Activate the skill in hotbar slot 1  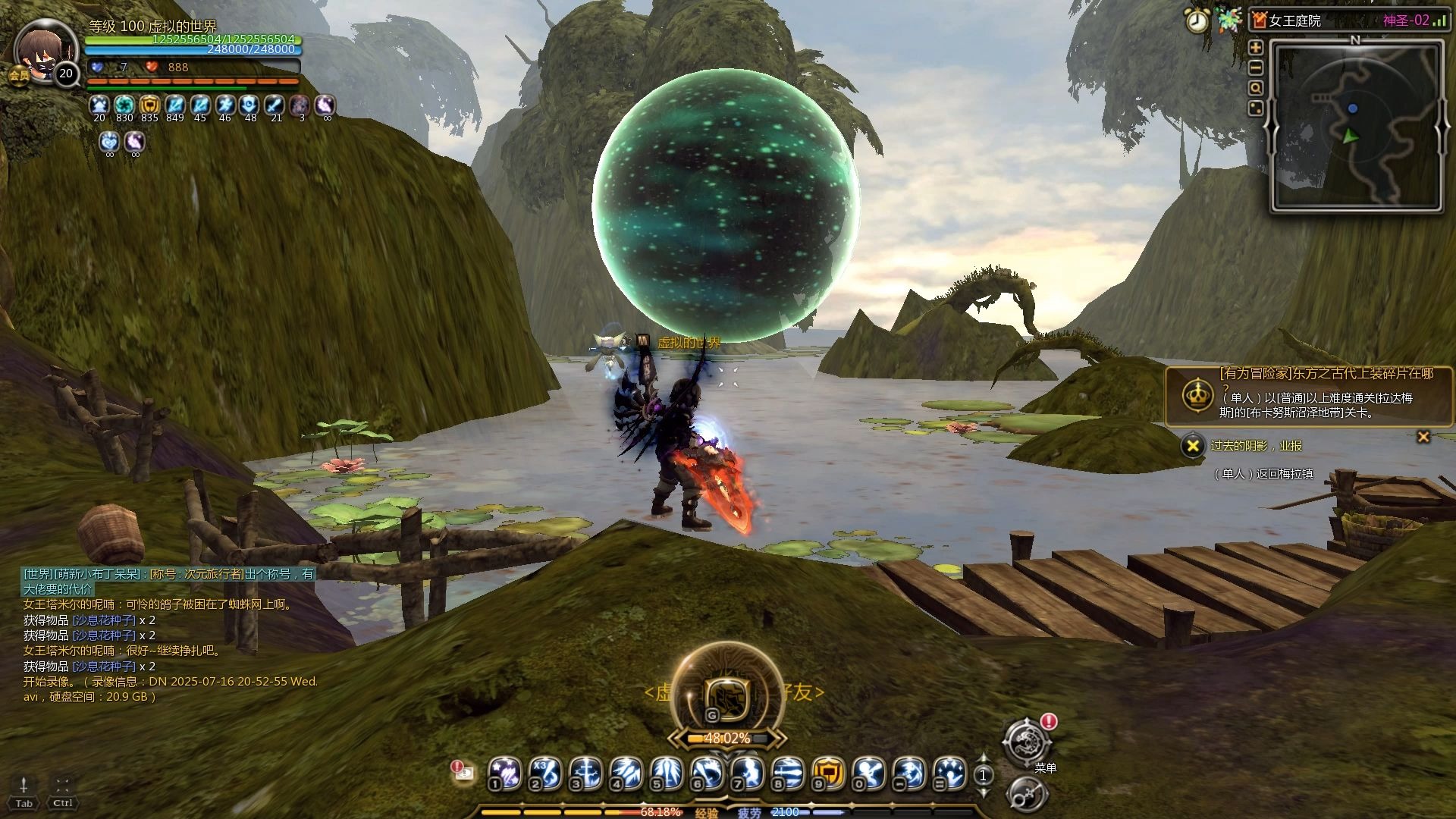point(504,773)
